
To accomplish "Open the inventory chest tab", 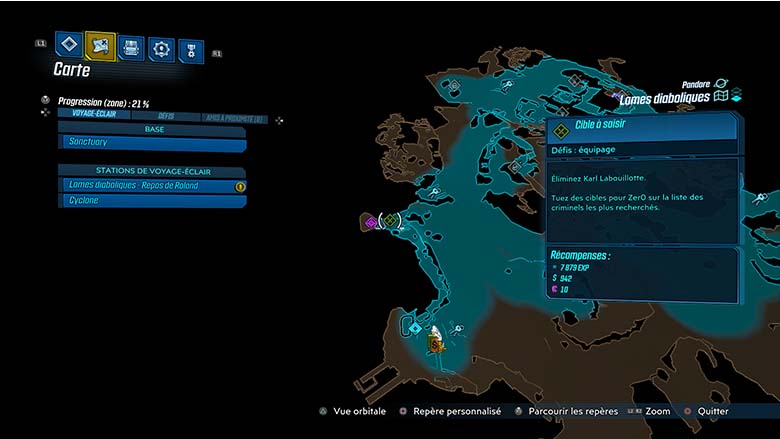I will click(131, 46).
